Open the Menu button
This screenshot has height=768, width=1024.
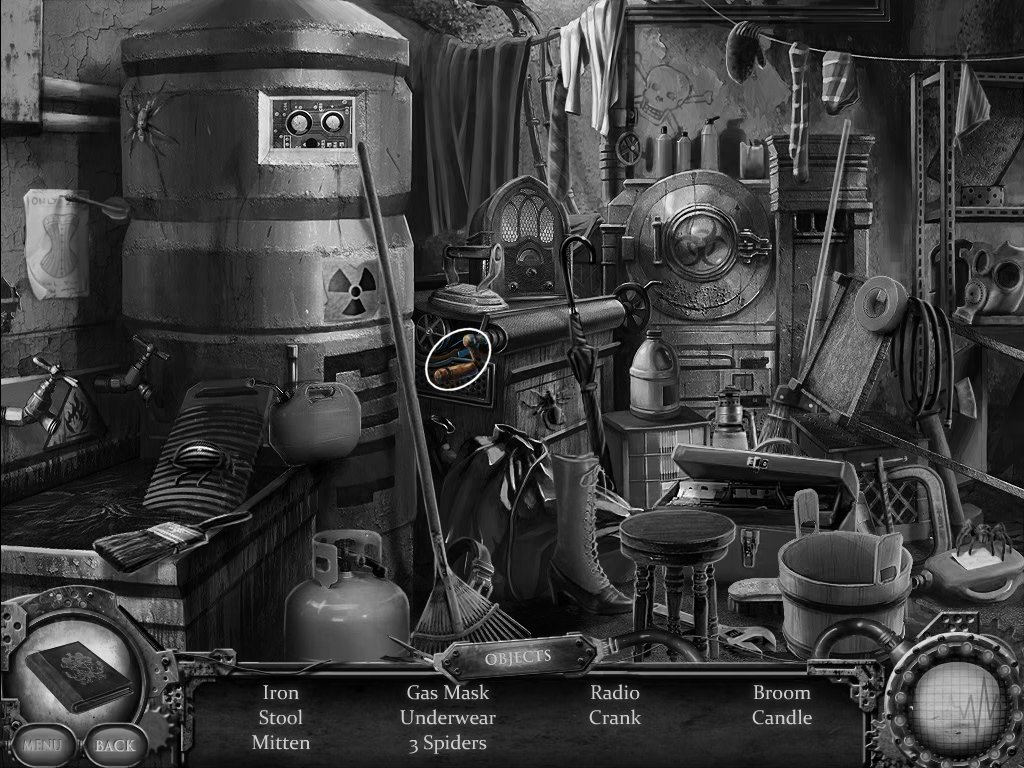pyautogui.click(x=43, y=745)
